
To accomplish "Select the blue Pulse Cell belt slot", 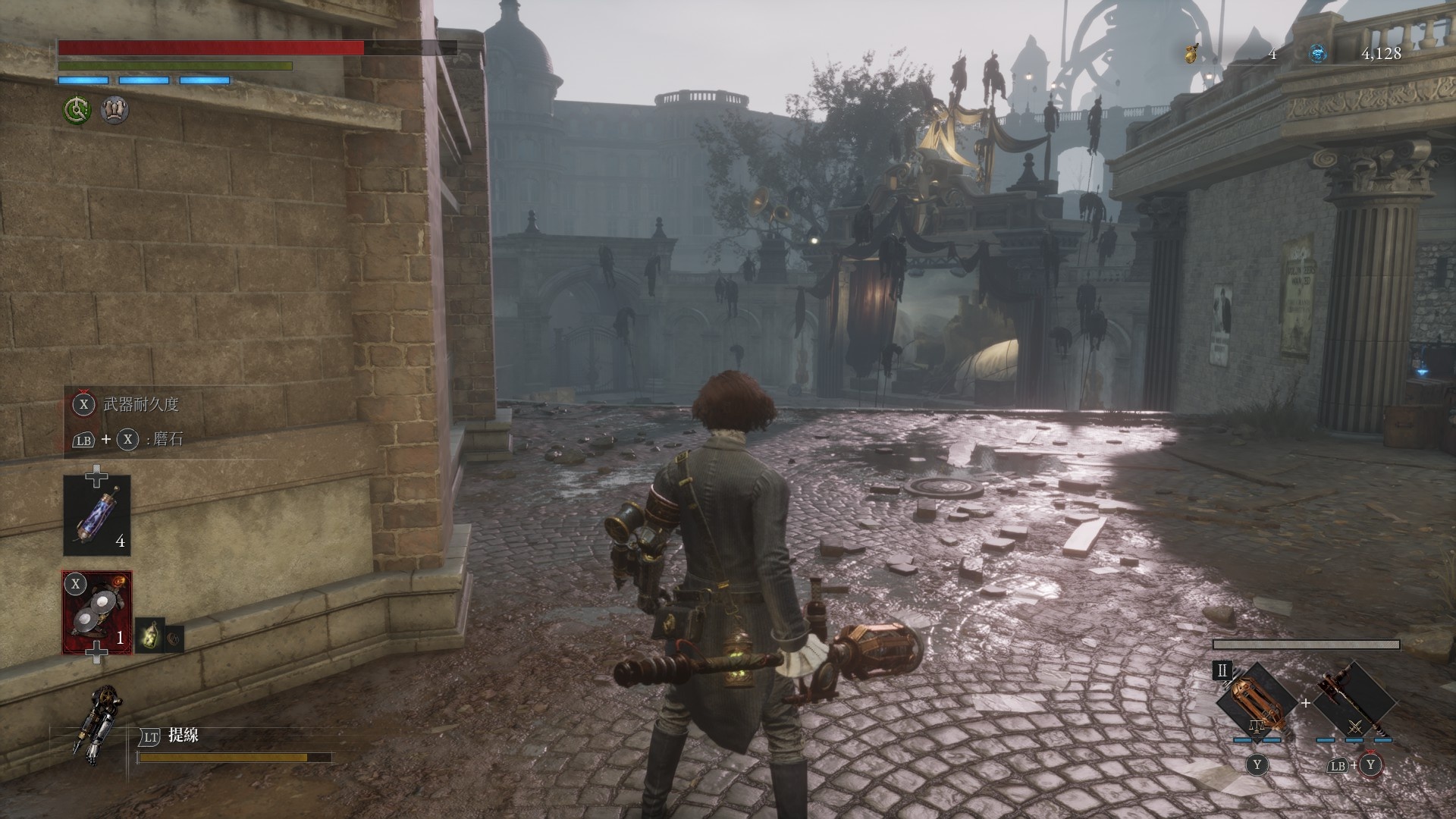I will [x=96, y=516].
